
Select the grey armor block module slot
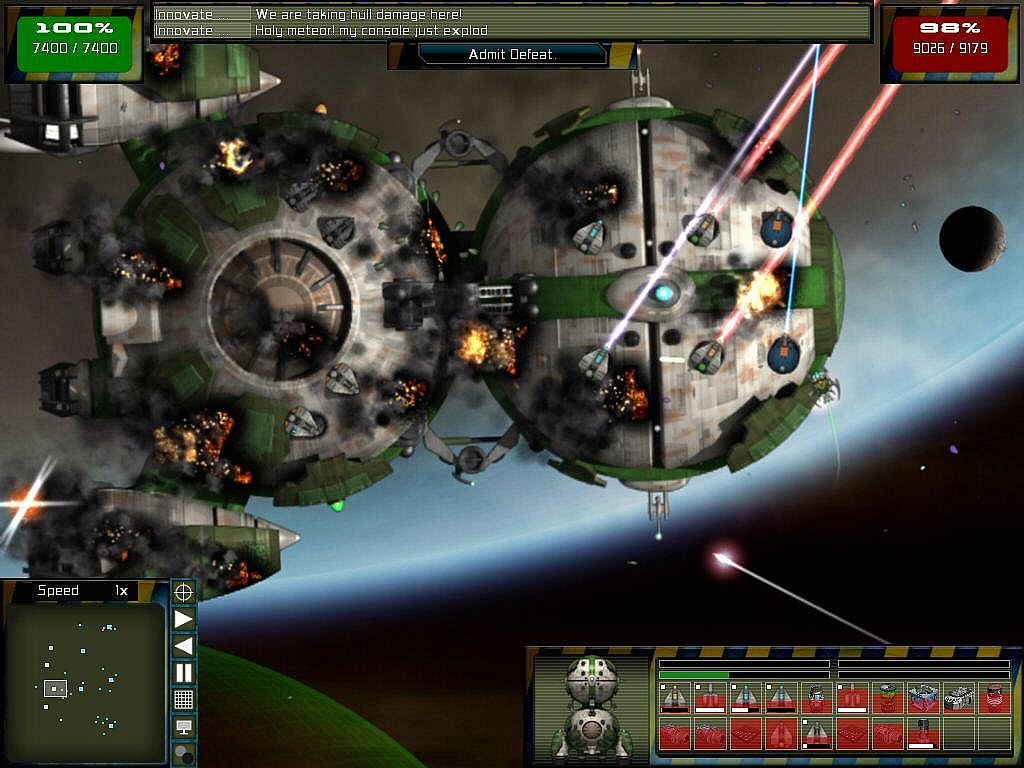pos(959,698)
